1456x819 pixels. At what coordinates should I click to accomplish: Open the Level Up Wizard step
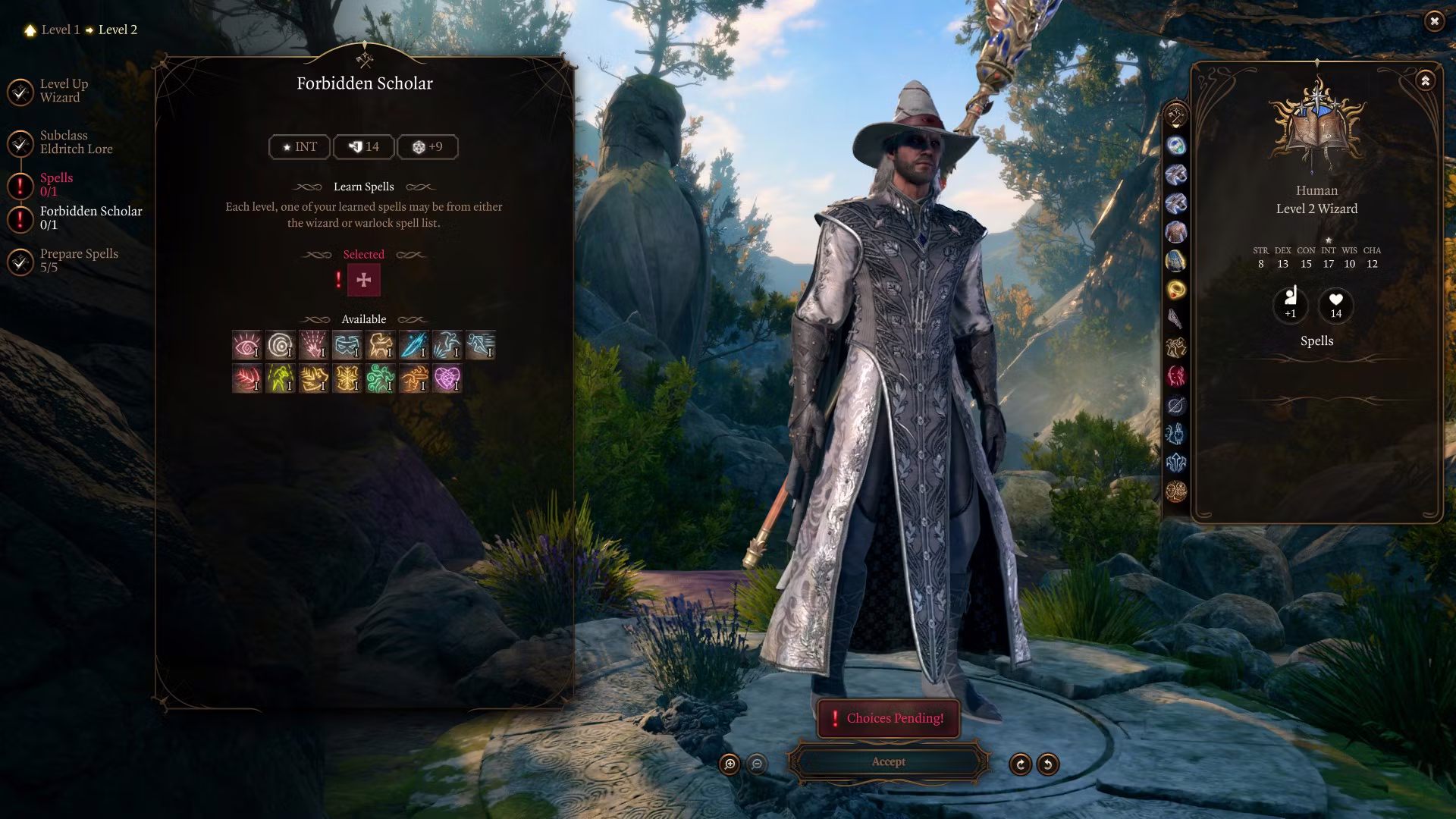coord(64,91)
